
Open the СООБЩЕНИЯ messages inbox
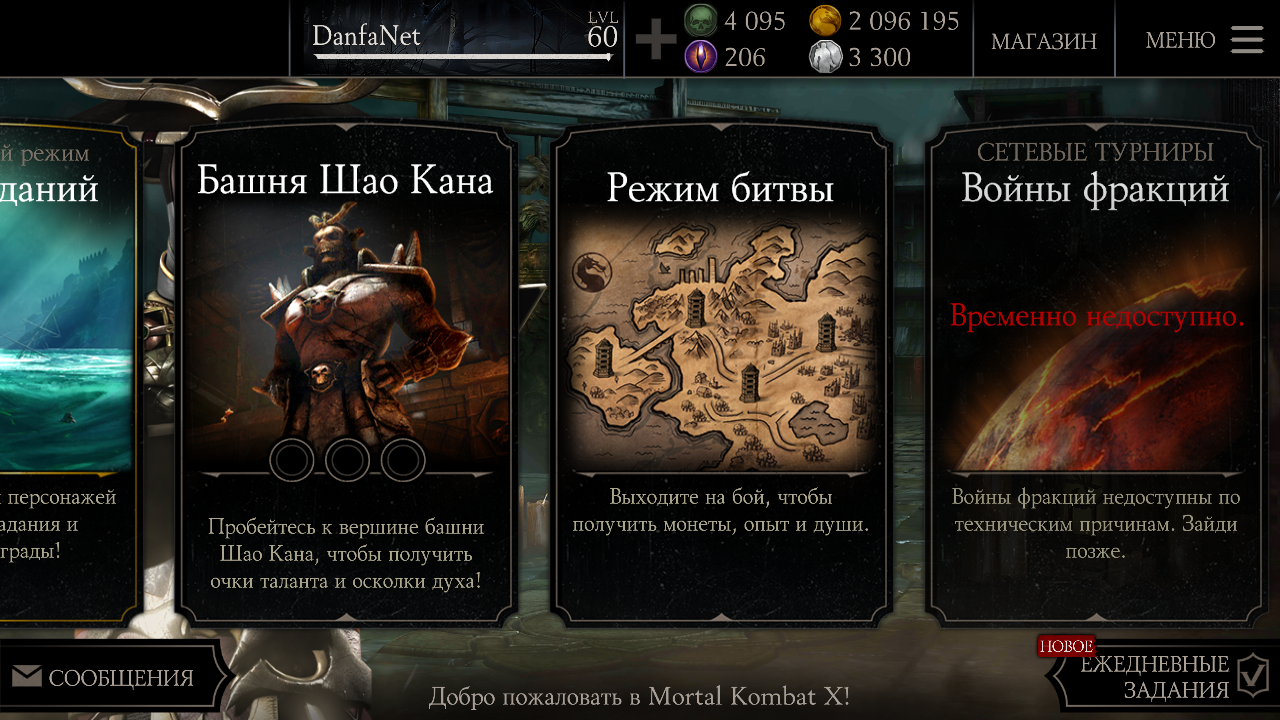click(x=105, y=678)
